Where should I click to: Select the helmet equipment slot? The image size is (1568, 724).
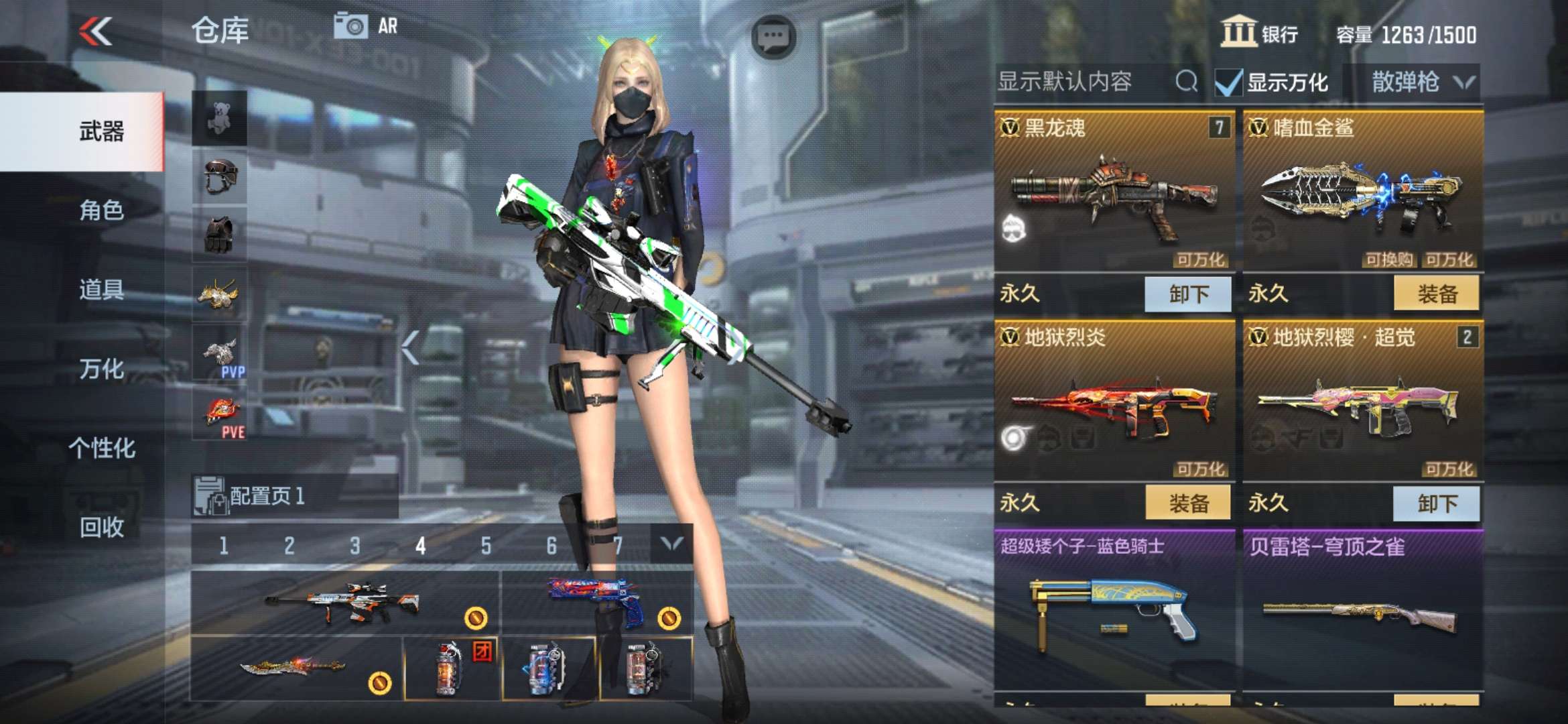pyautogui.click(x=220, y=177)
